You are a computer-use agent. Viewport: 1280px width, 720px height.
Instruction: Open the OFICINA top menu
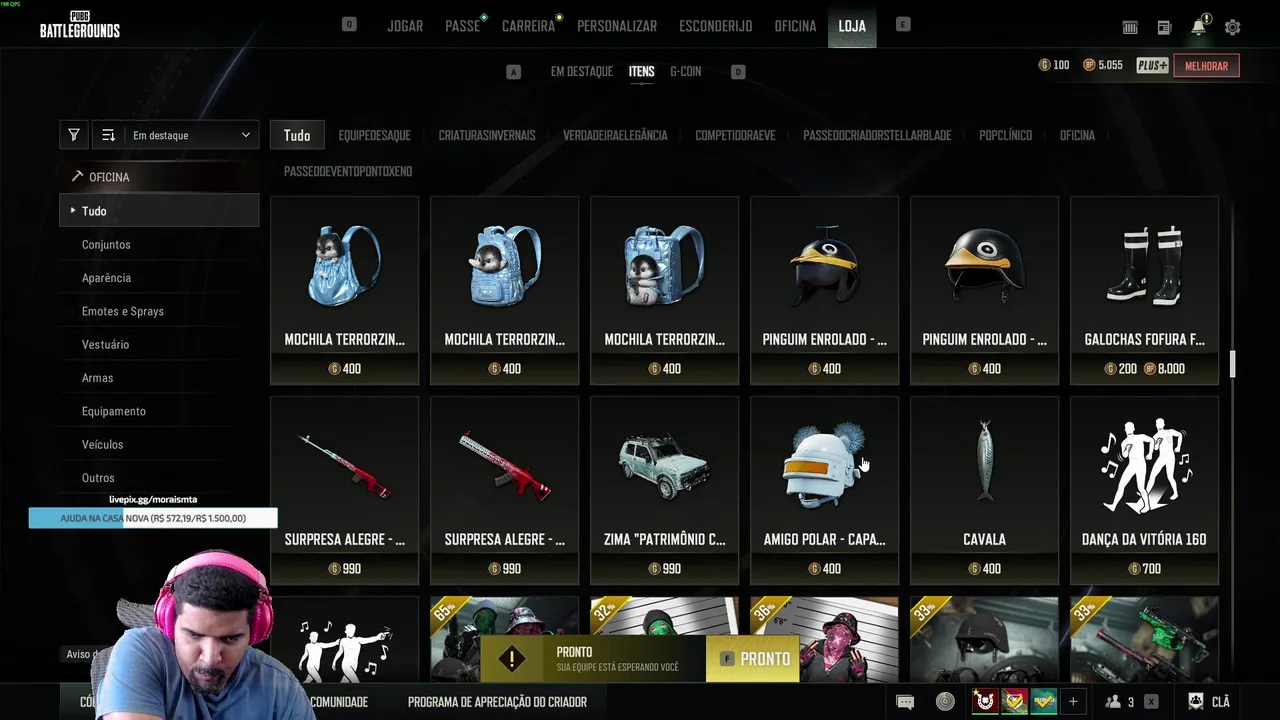795,26
